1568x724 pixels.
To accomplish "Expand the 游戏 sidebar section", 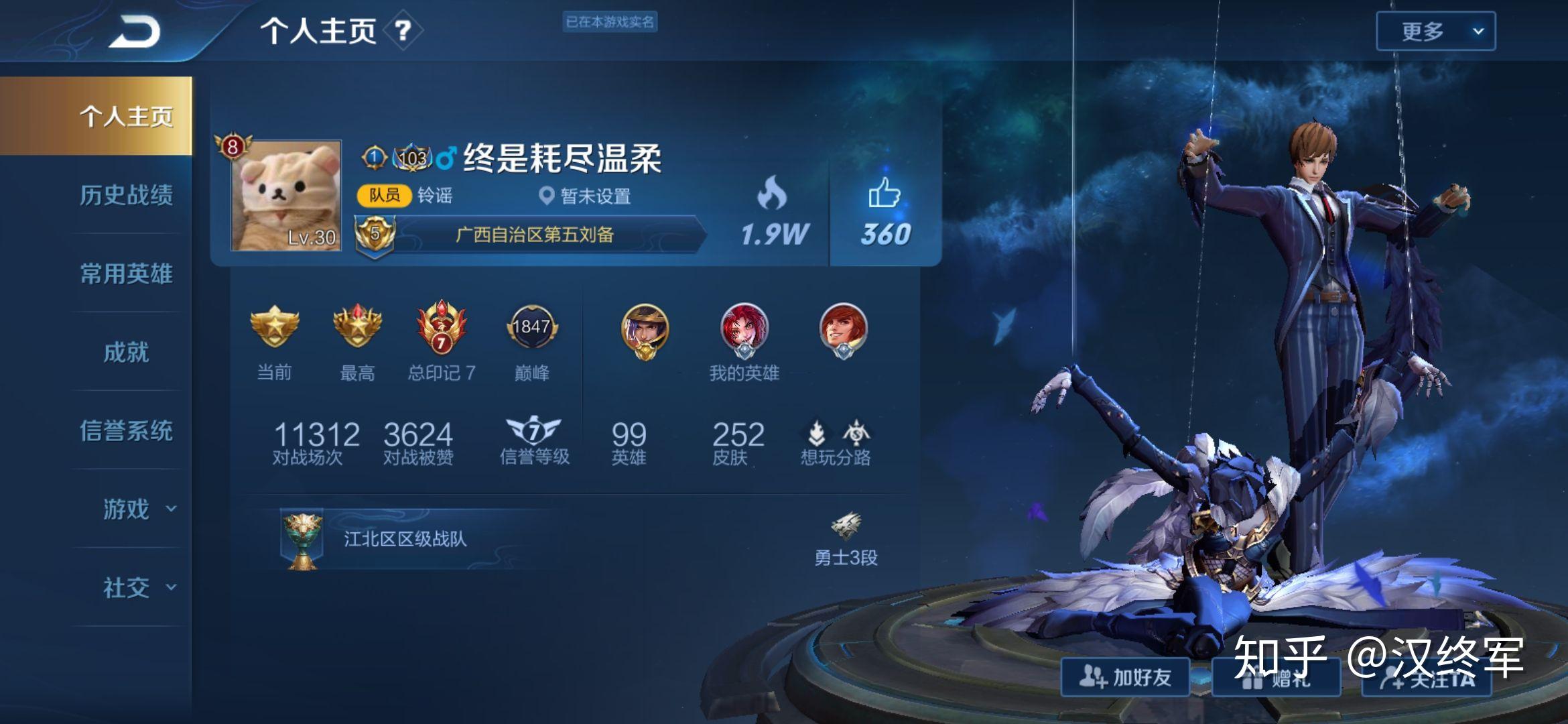I will pyautogui.click(x=127, y=509).
